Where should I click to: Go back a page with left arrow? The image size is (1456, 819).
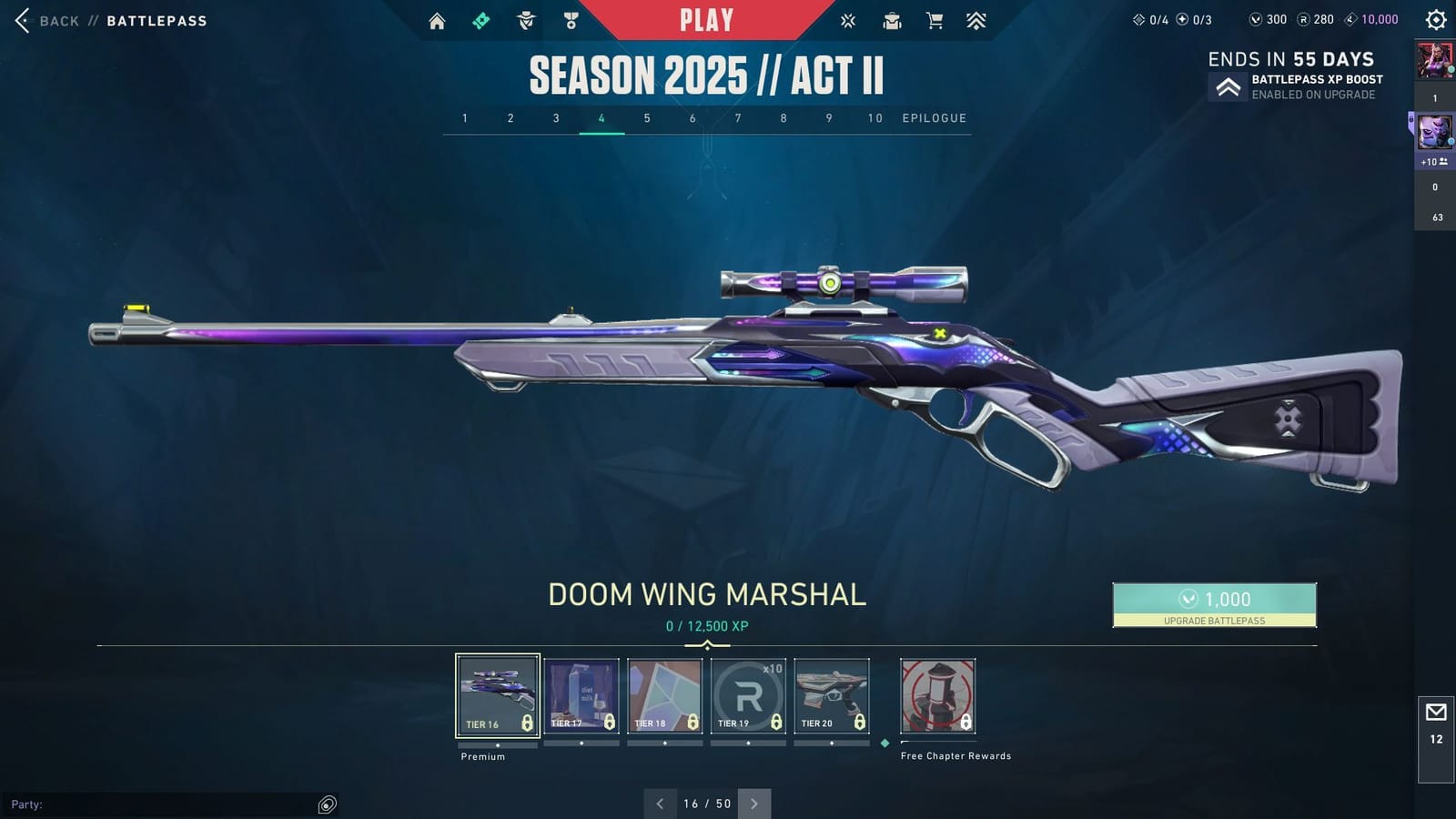[x=660, y=804]
